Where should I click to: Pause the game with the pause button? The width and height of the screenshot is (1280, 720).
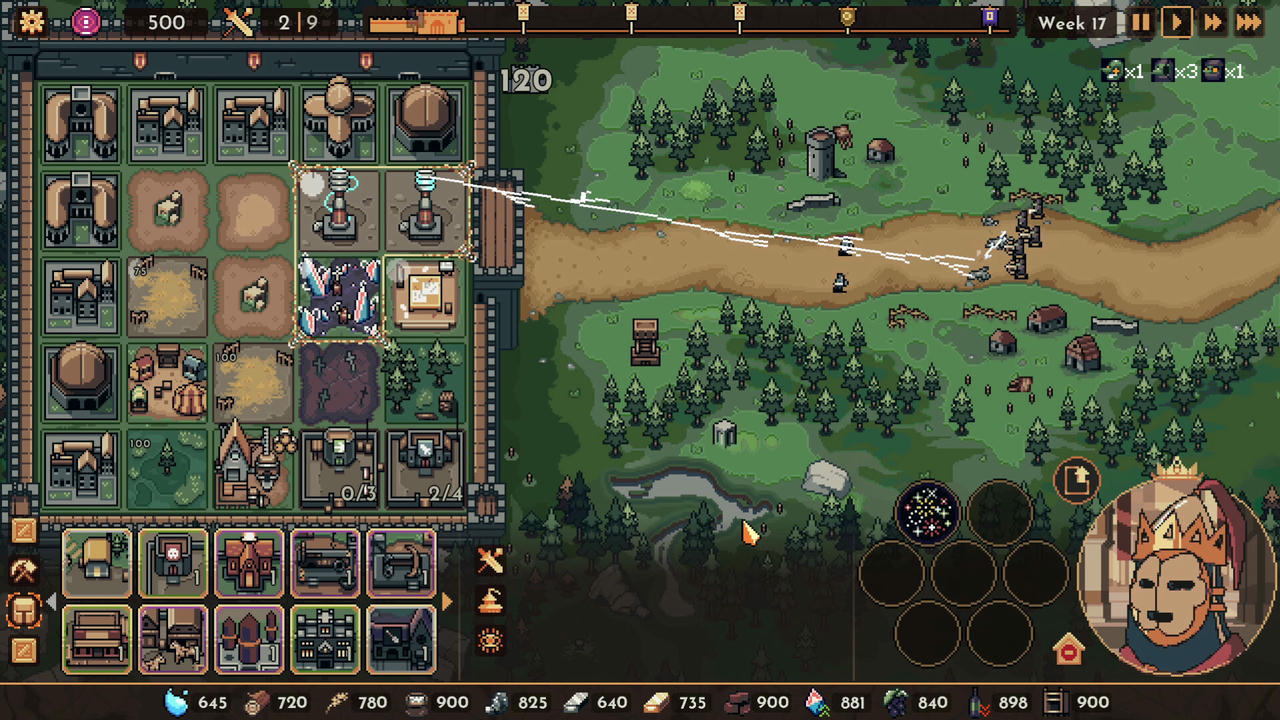coord(1141,22)
